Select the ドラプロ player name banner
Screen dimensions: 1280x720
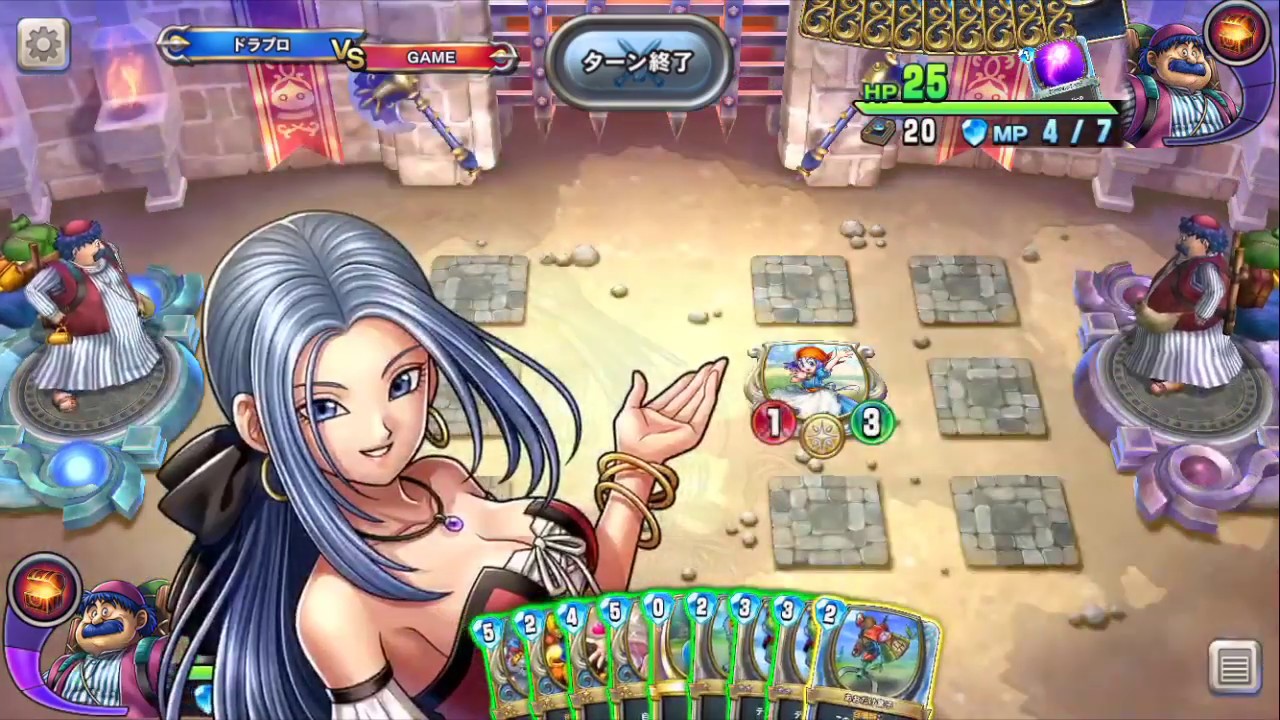(x=262, y=44)
